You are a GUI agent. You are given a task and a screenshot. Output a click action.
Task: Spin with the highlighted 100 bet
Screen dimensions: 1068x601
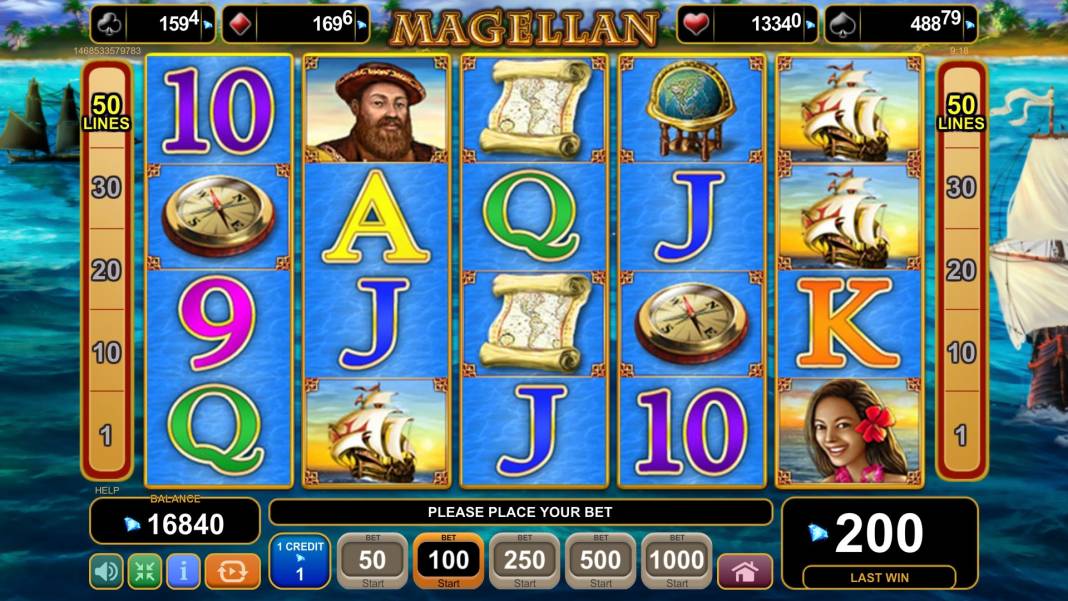pyautogui.click(x=448, y=561)
